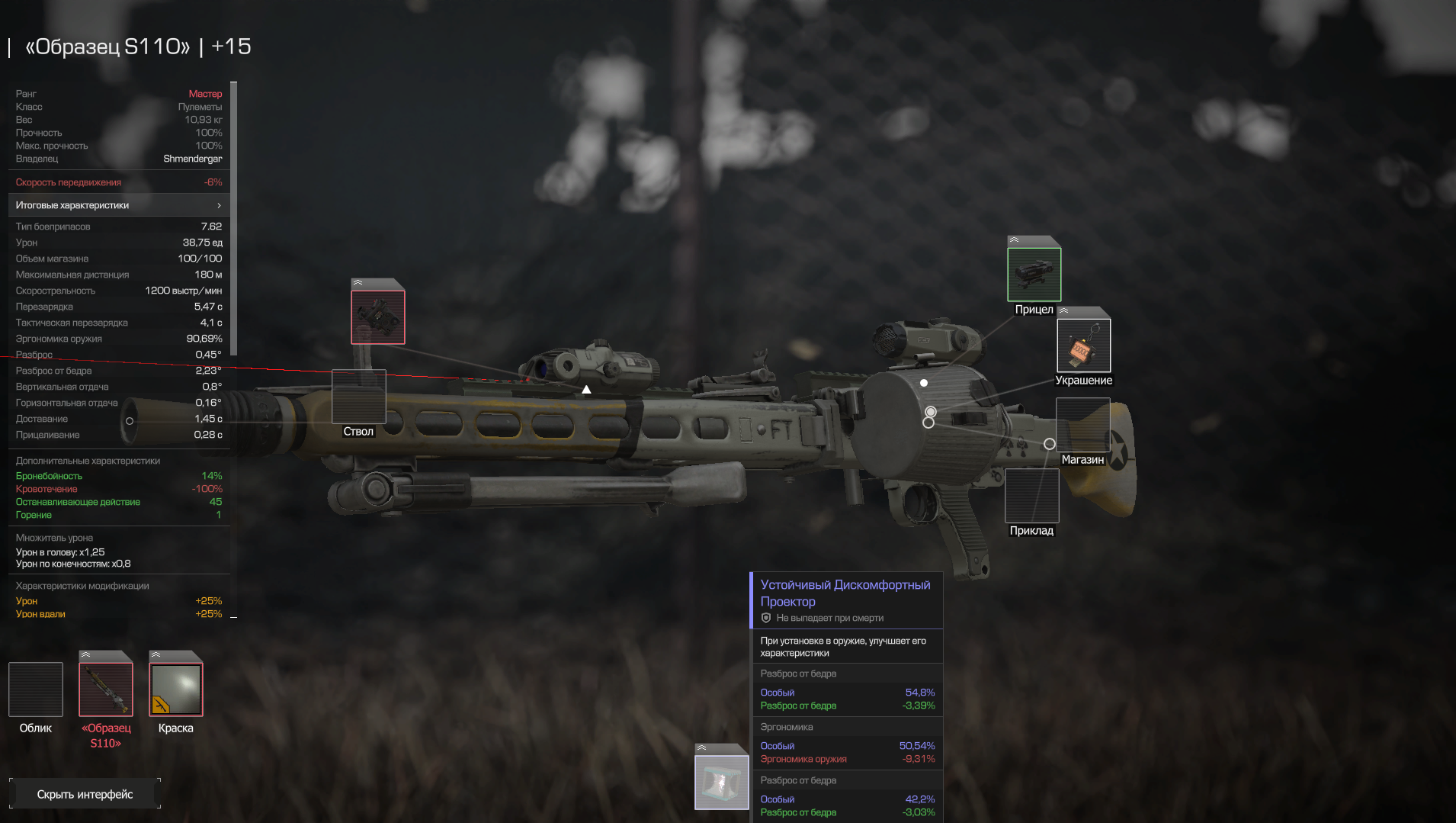Hide the interface with Скрыть интерфейс
Screen dimensions: 1456x823
(x=85, y=794)
